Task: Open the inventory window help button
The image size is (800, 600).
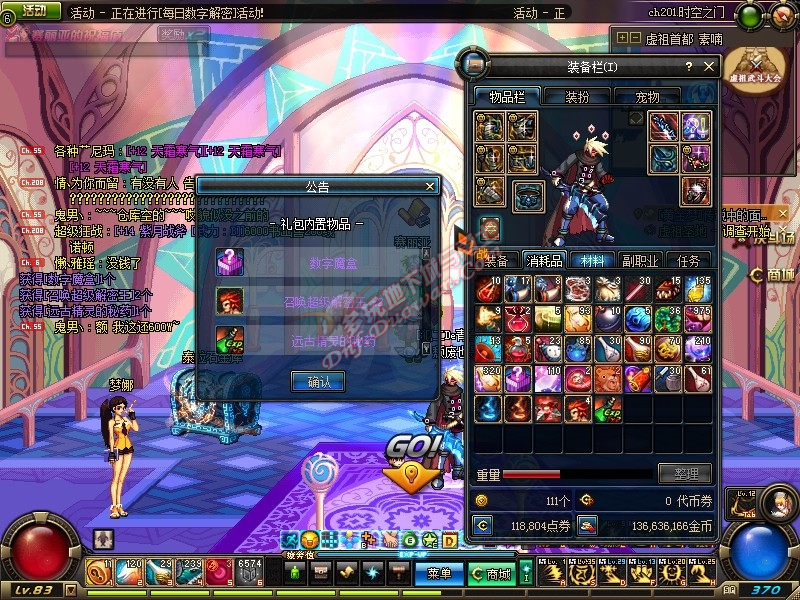Action: [x=688, y=67]
